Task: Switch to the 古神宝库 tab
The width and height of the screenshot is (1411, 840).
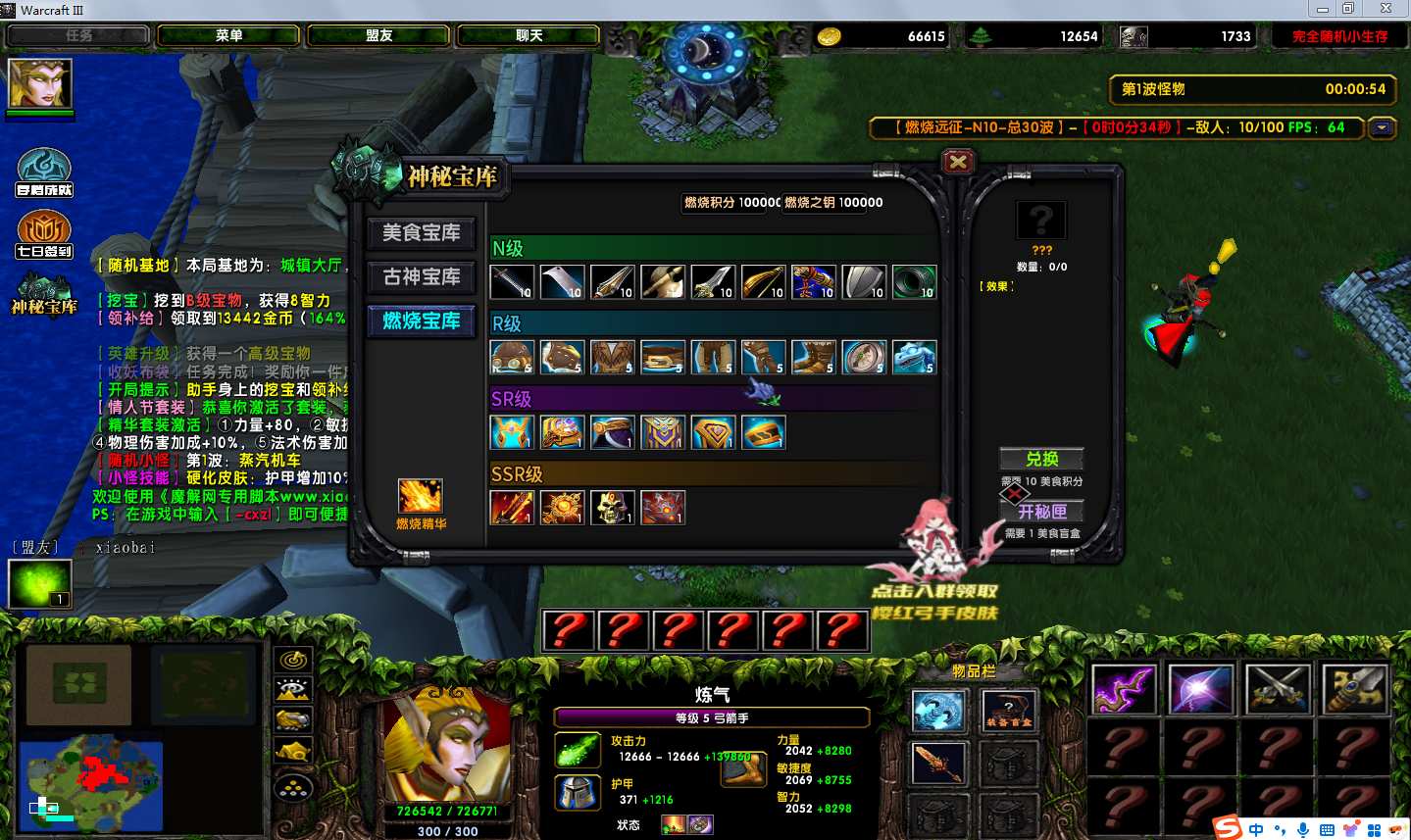Action: coord(421,277)
